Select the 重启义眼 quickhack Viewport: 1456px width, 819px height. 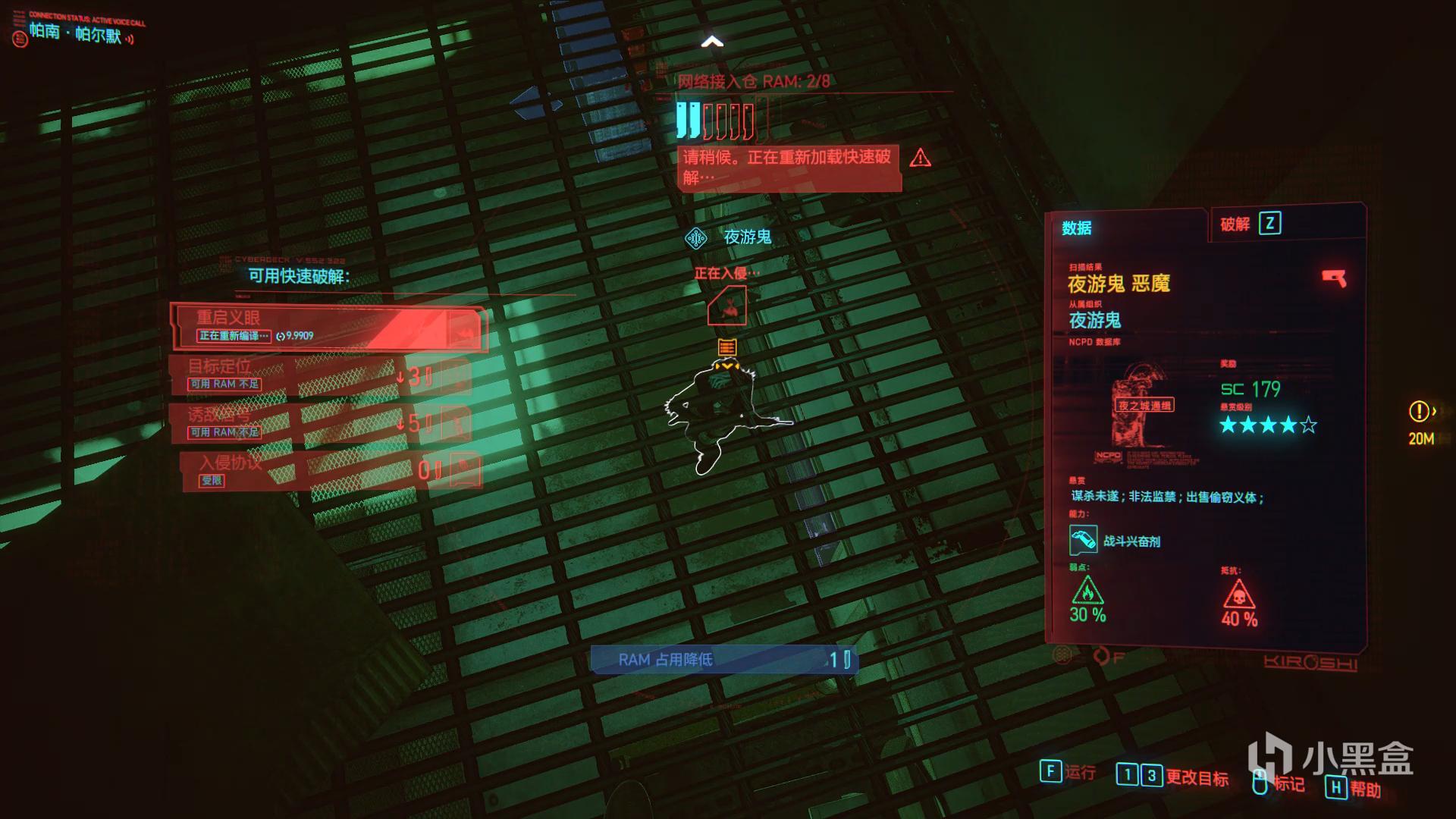pos(328,327)
